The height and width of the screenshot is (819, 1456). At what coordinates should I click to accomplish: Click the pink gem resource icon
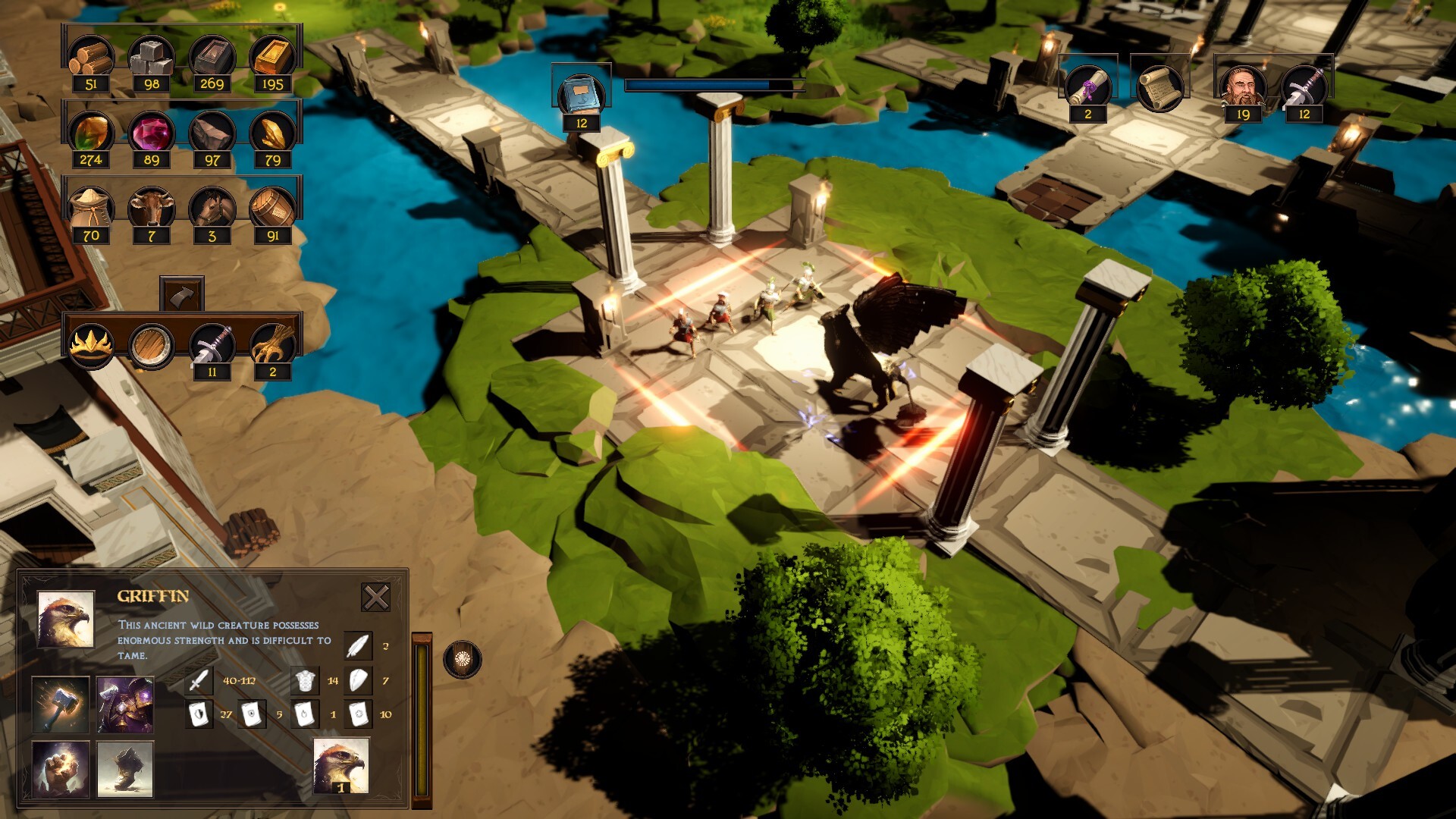[x=151, y=133]
